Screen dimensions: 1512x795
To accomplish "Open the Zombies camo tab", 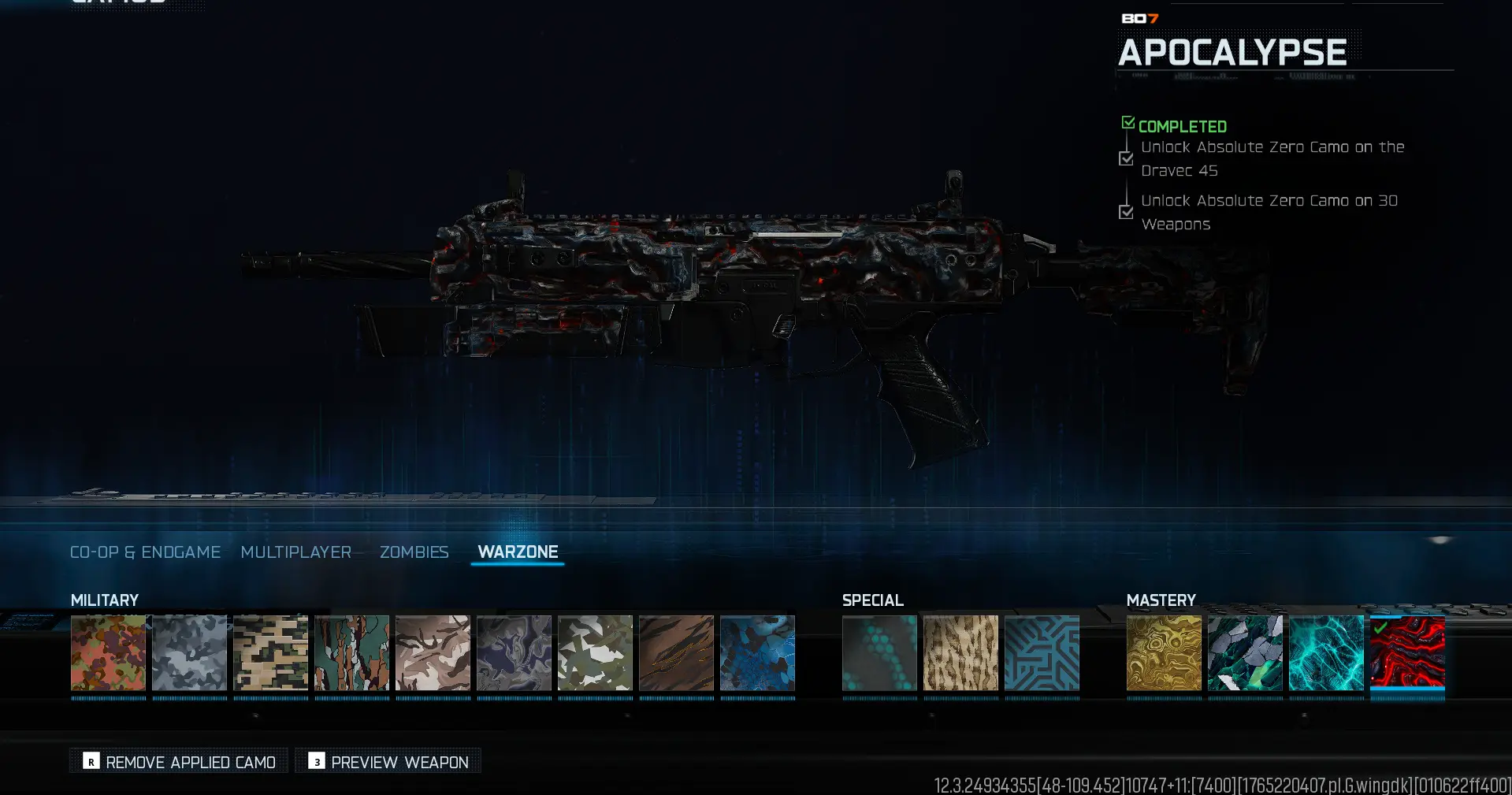I will (414, 552).
